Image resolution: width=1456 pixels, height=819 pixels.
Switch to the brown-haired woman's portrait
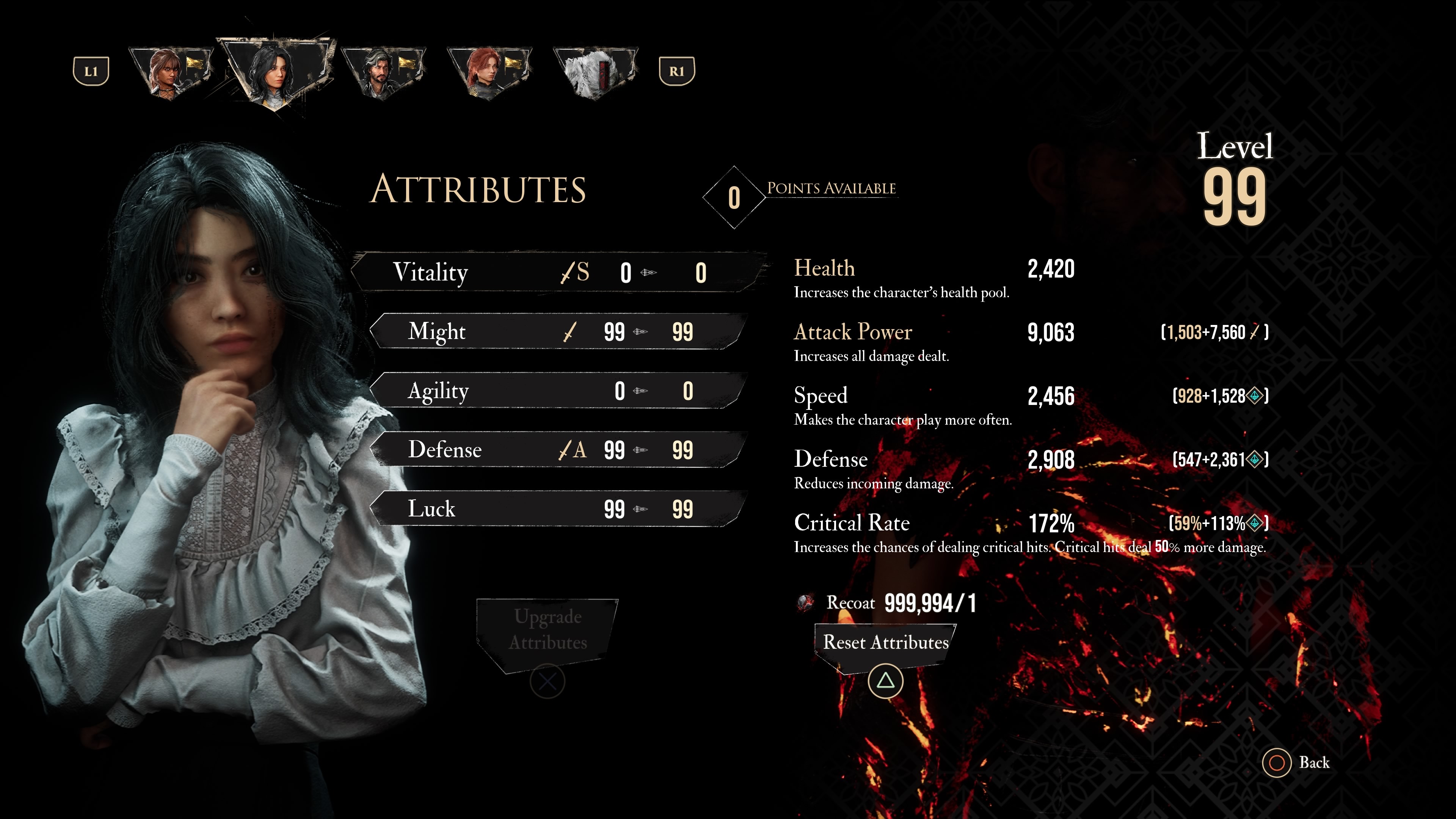click(171, 72)
